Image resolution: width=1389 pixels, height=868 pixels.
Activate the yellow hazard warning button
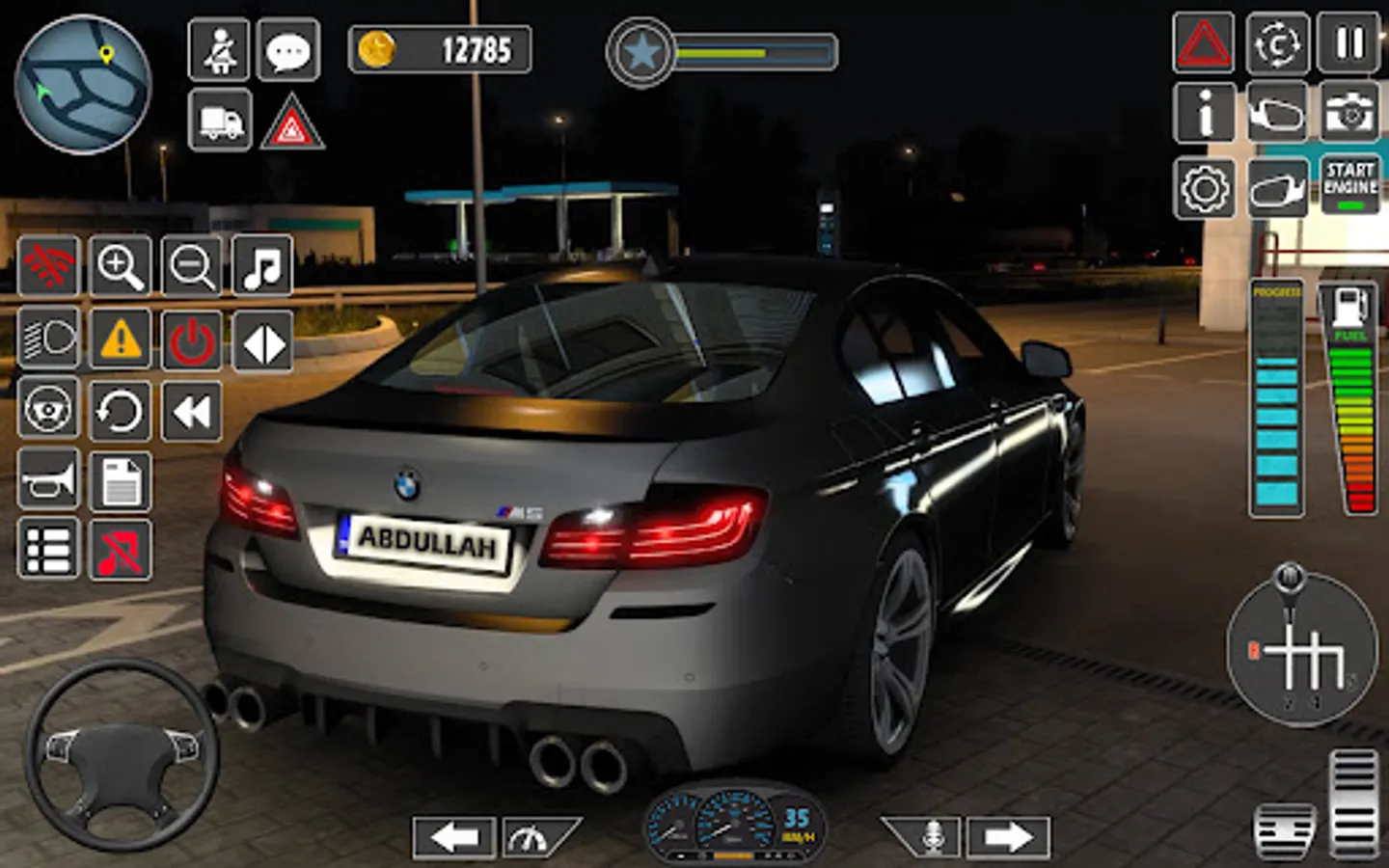click(121, 339)
